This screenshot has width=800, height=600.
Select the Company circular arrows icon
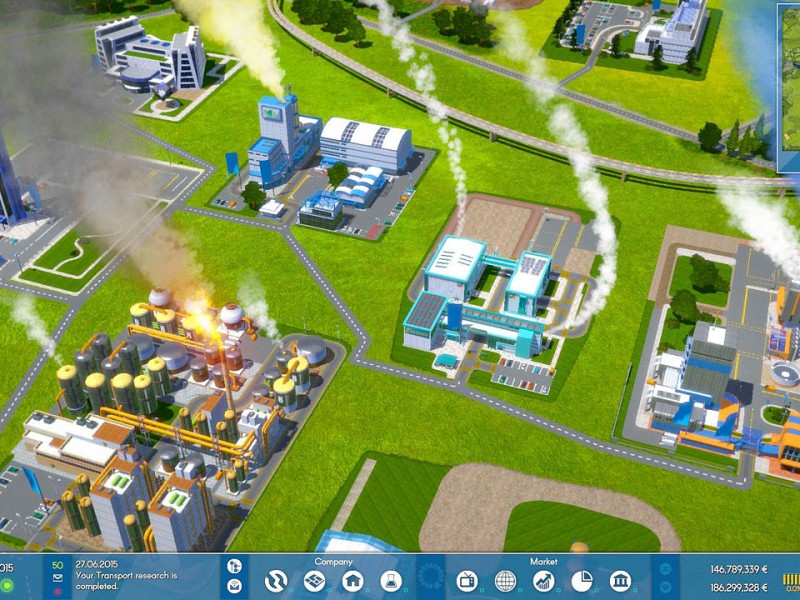(276, 581)
